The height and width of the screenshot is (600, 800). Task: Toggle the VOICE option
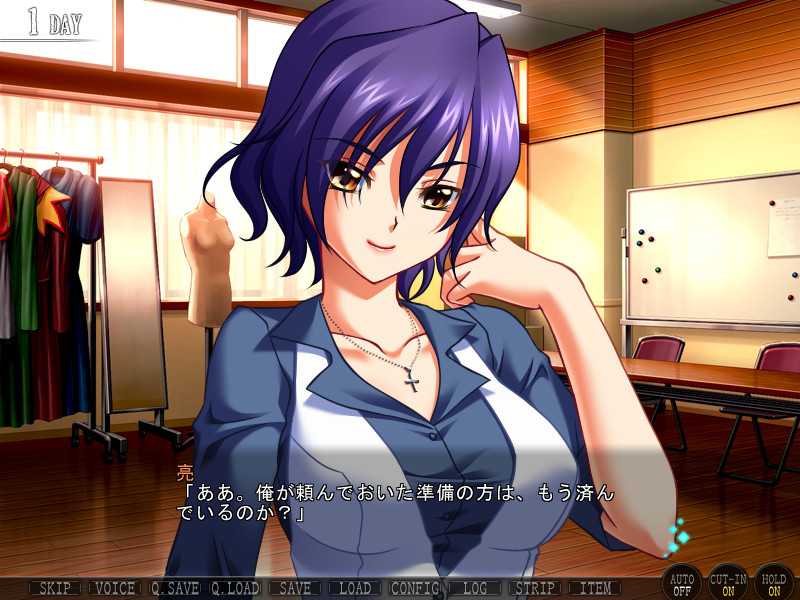click(114, 588)
